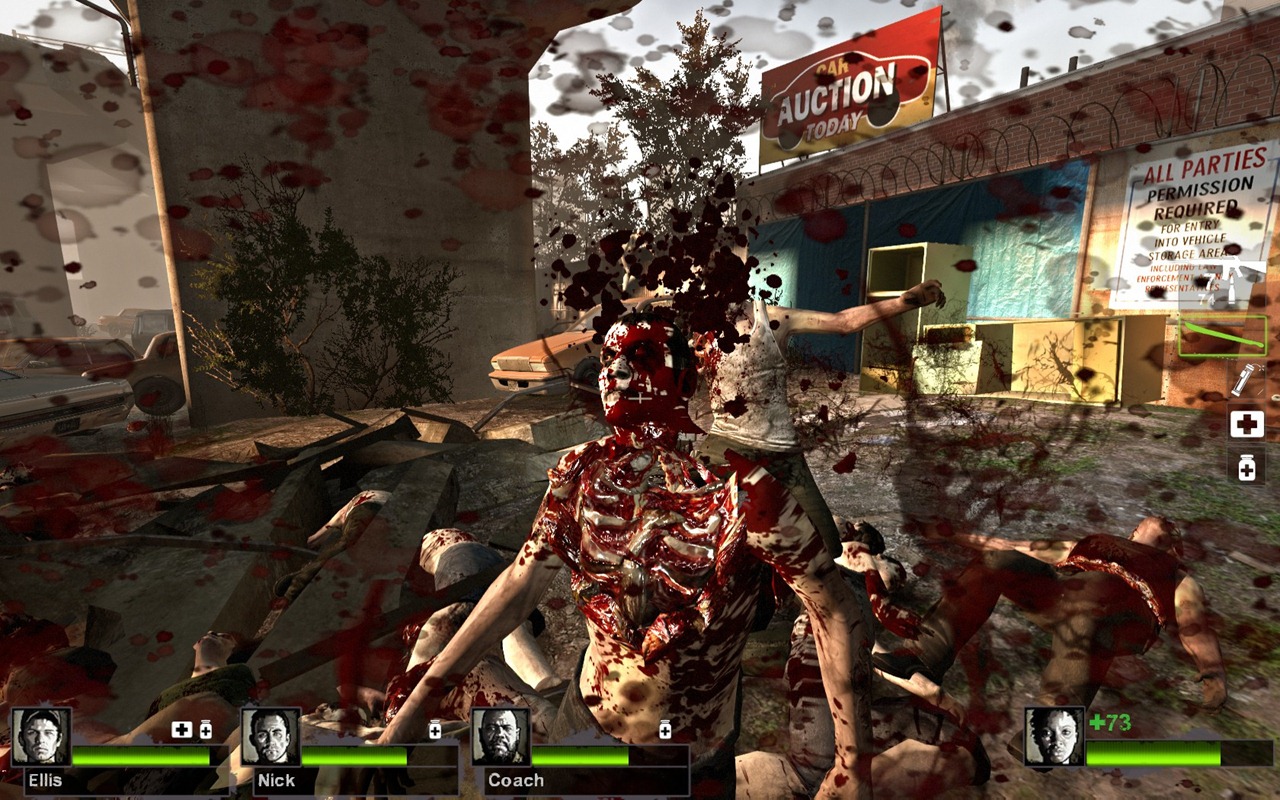The image size is (1280, 800).
Task: Select the highlighted green machete slot
Action: click(1222, 336)
